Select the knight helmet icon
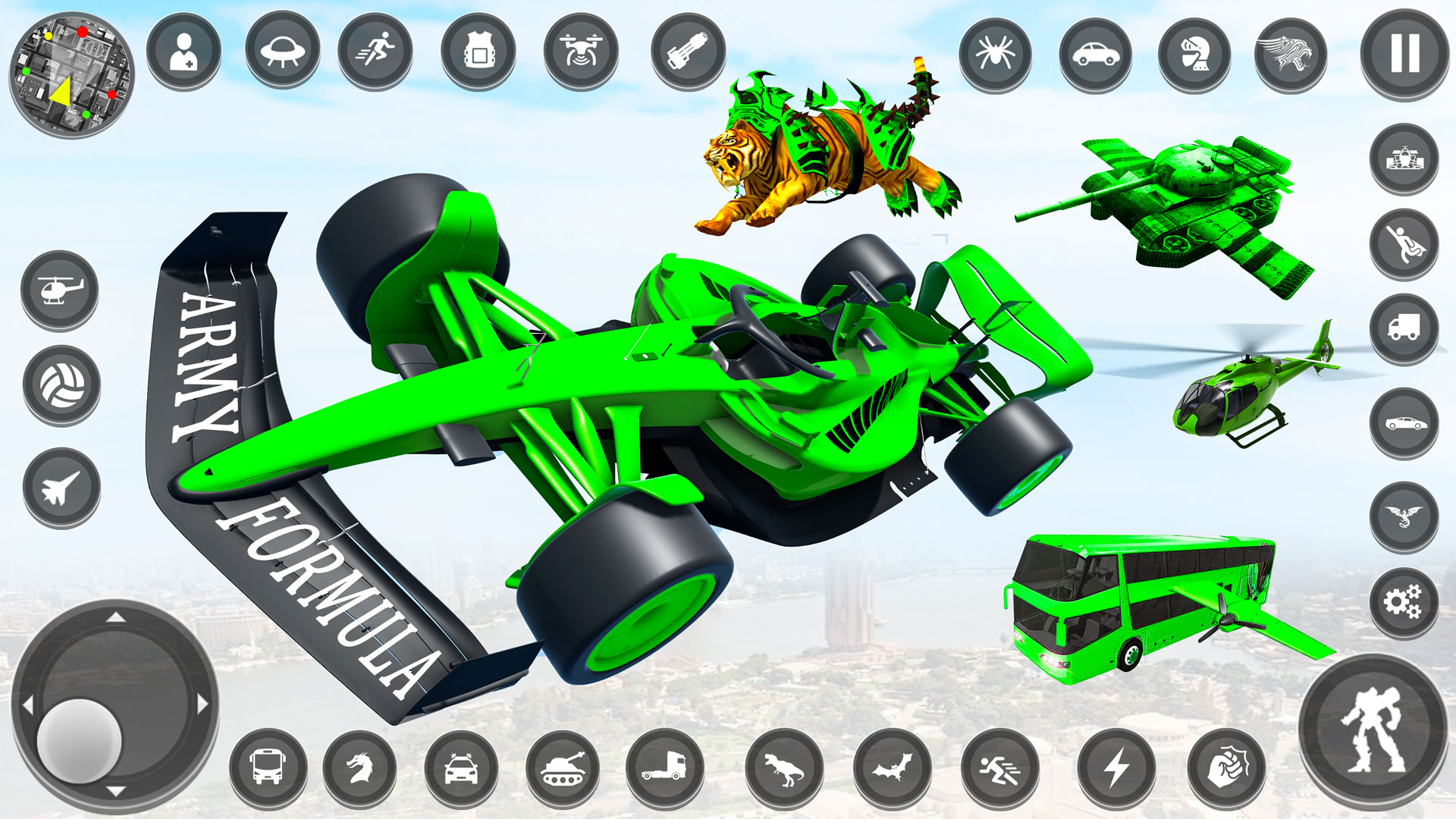1456x819 pixels. pyautogui.click(x=1192, y=52)
